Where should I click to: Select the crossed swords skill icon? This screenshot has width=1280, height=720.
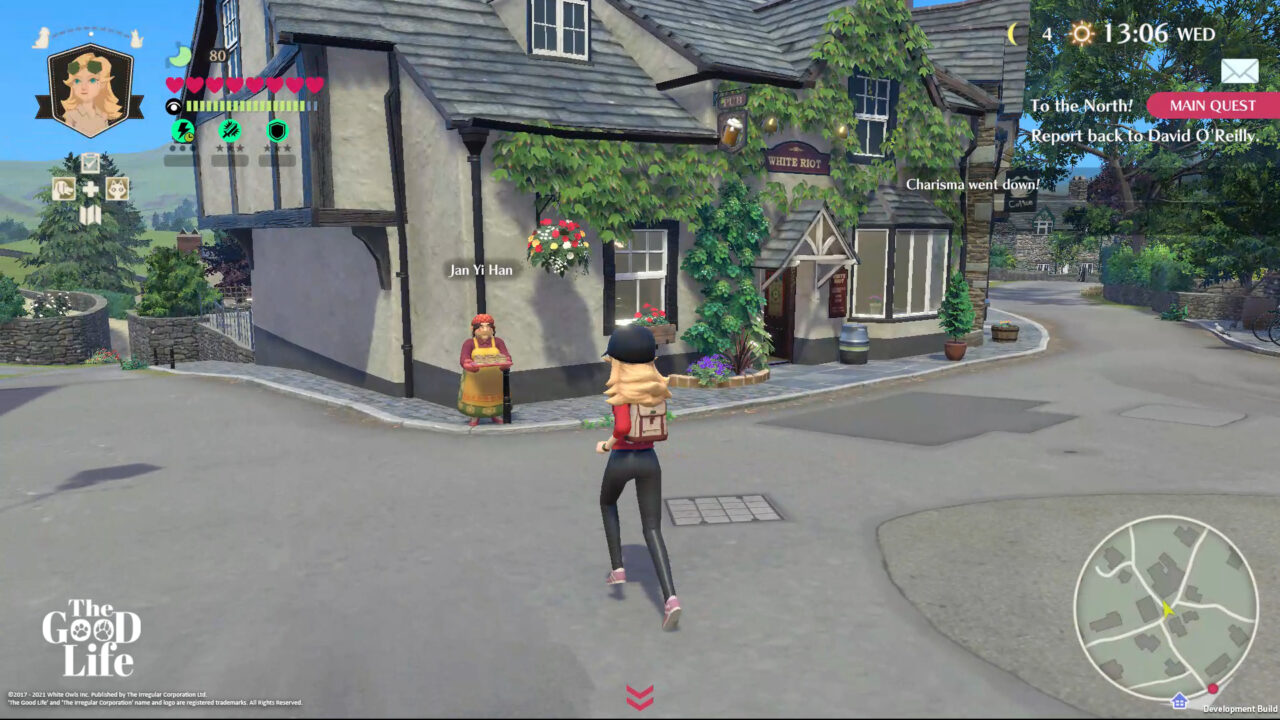[x=229, y=130]
